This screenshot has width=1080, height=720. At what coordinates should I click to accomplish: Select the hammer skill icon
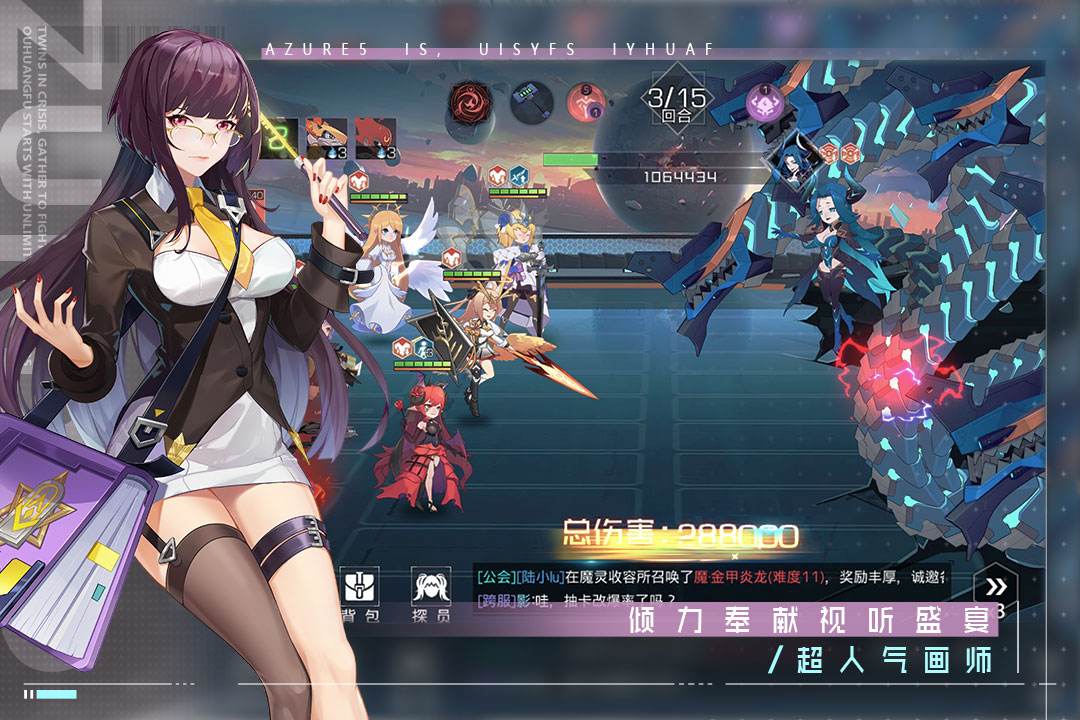532,102
